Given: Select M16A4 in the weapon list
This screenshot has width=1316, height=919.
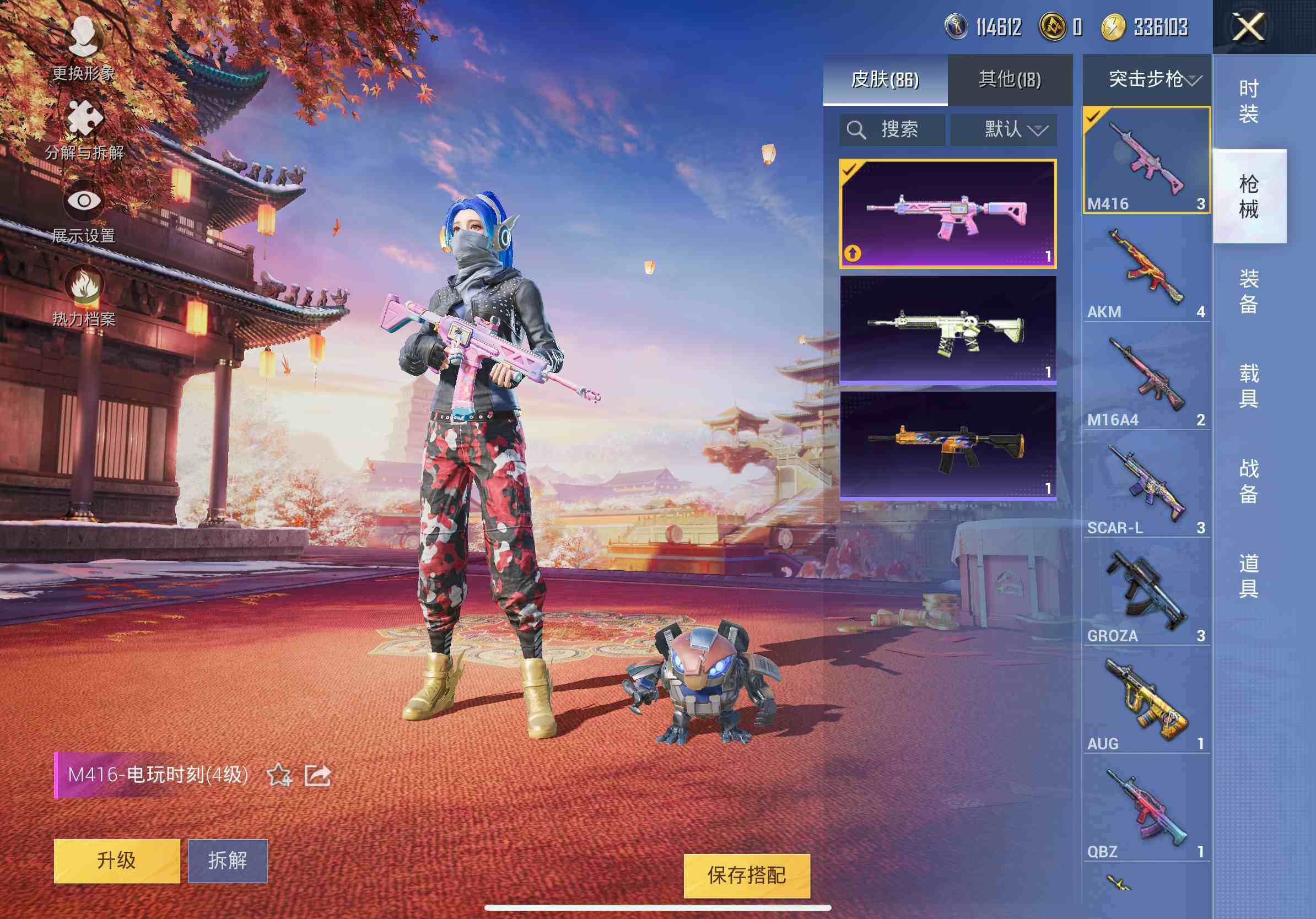Looking at the screenshot, I should 1146,377.
